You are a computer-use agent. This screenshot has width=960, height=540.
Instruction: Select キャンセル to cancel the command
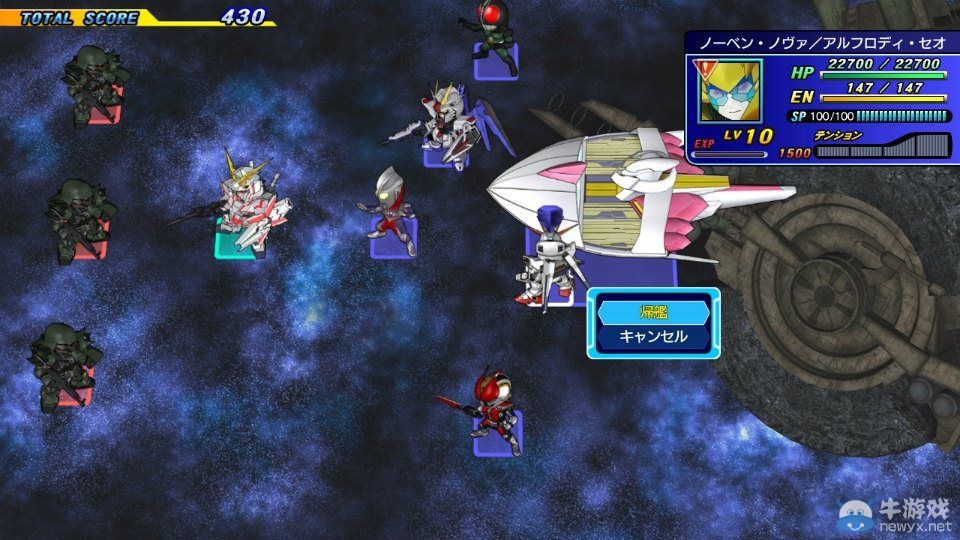coord(653,336)
